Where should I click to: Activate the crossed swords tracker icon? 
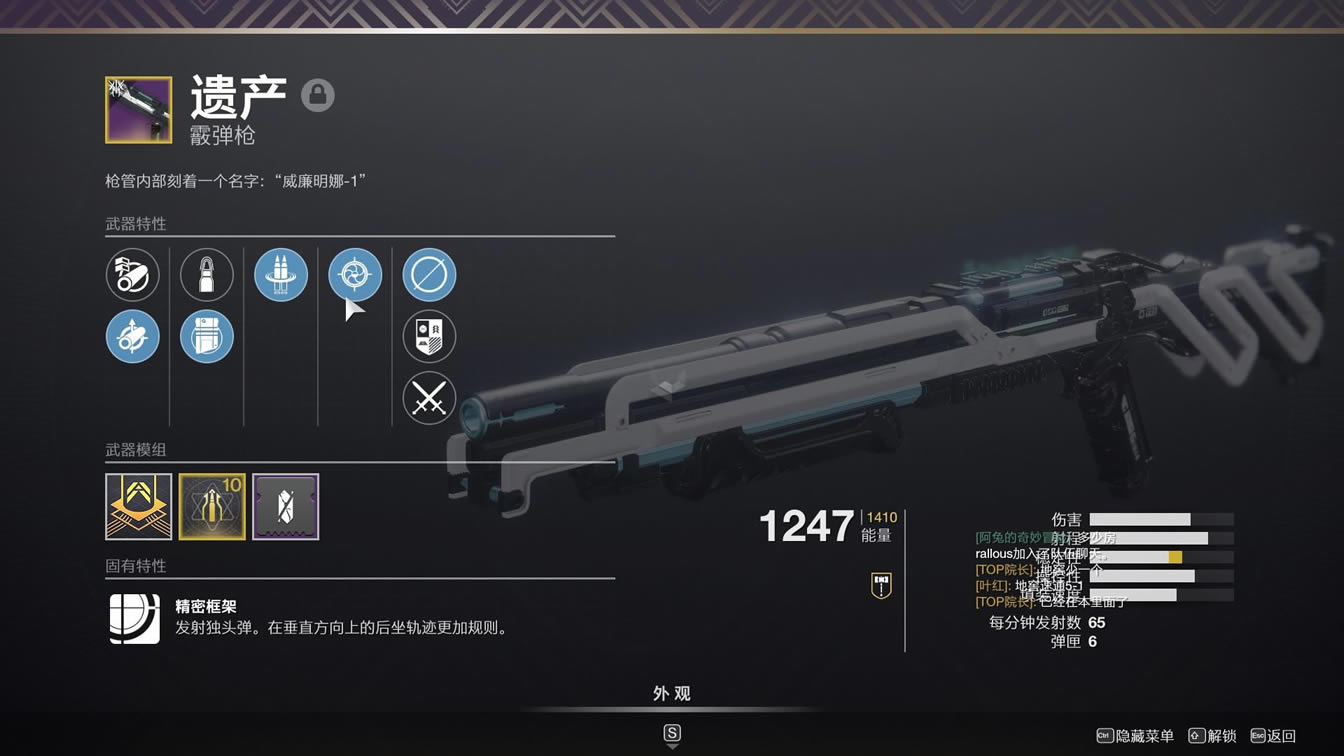tap(429, 399)
